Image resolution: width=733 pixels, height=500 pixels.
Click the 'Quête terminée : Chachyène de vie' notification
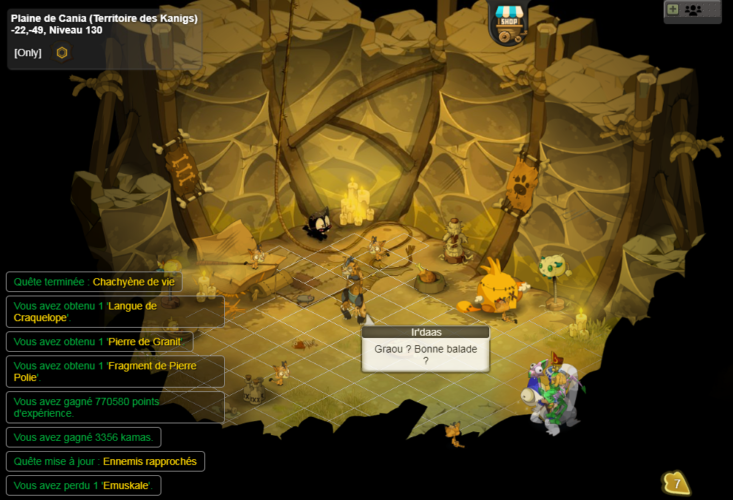[94, 282]
